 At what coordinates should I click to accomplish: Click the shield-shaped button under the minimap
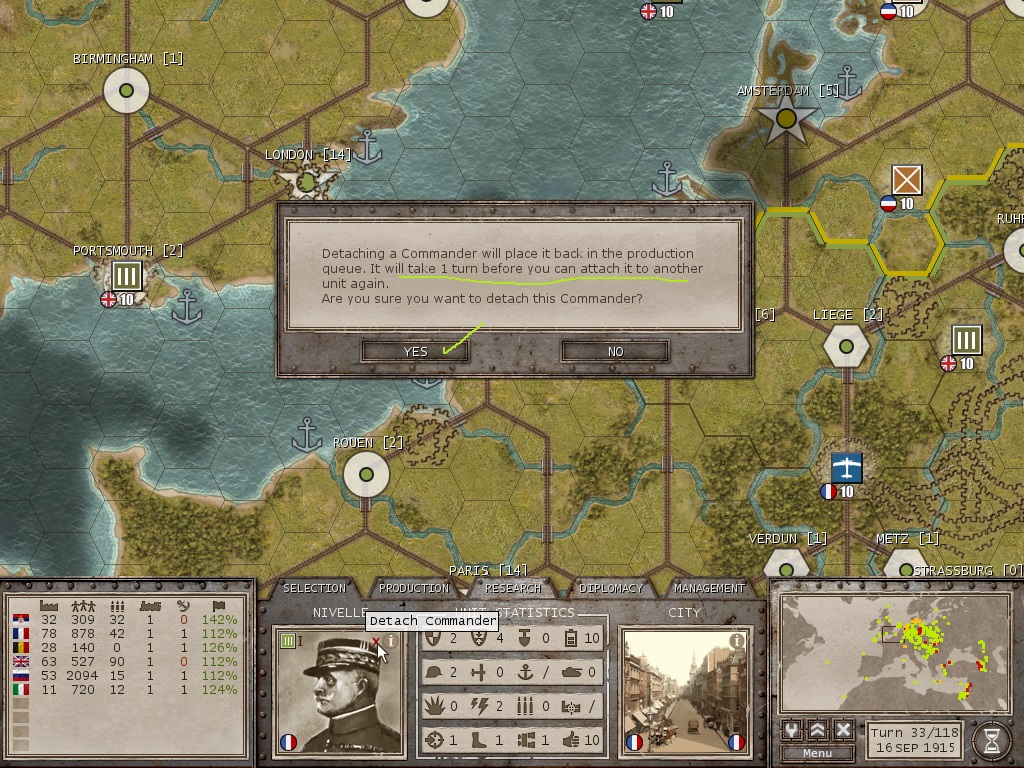pyautogui.click(x=792, y=730)
